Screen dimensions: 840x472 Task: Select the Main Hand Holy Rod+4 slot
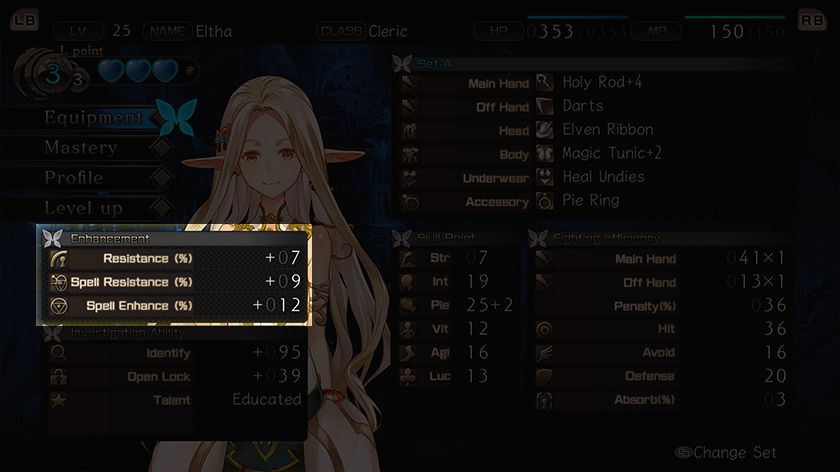[594, 83]
